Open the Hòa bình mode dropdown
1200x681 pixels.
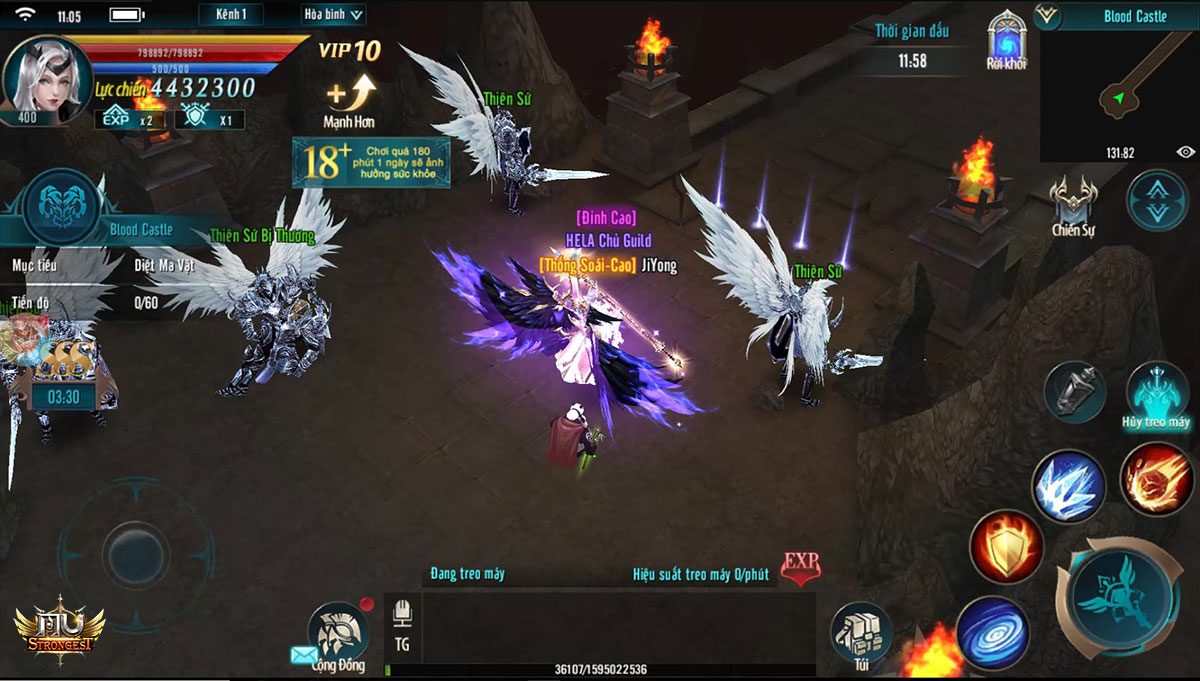pos(334,14)
